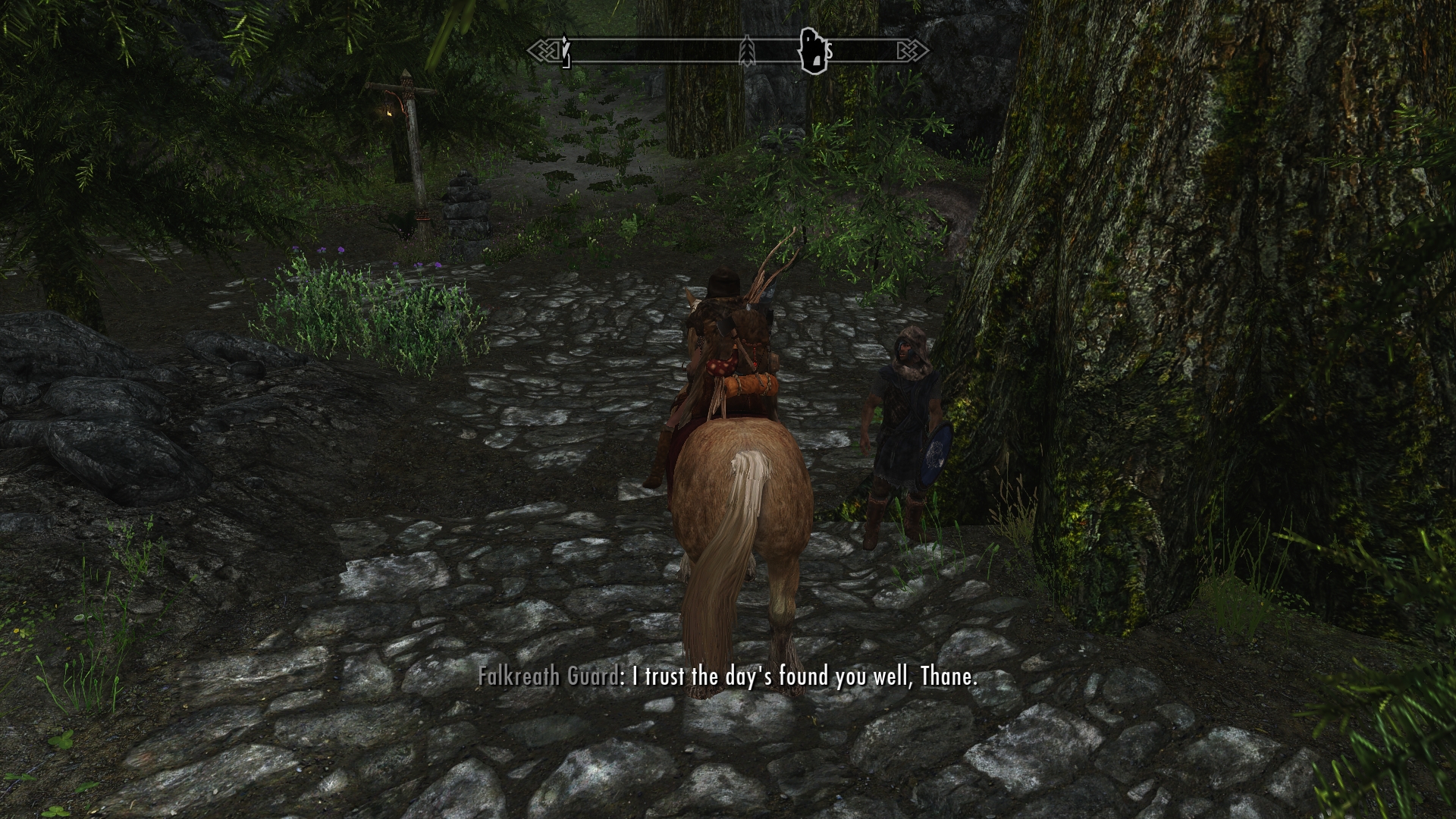Screen dimensions: 1456x819
Task: Click the small marker at the compass's left end
Action: tap(565, 52)
